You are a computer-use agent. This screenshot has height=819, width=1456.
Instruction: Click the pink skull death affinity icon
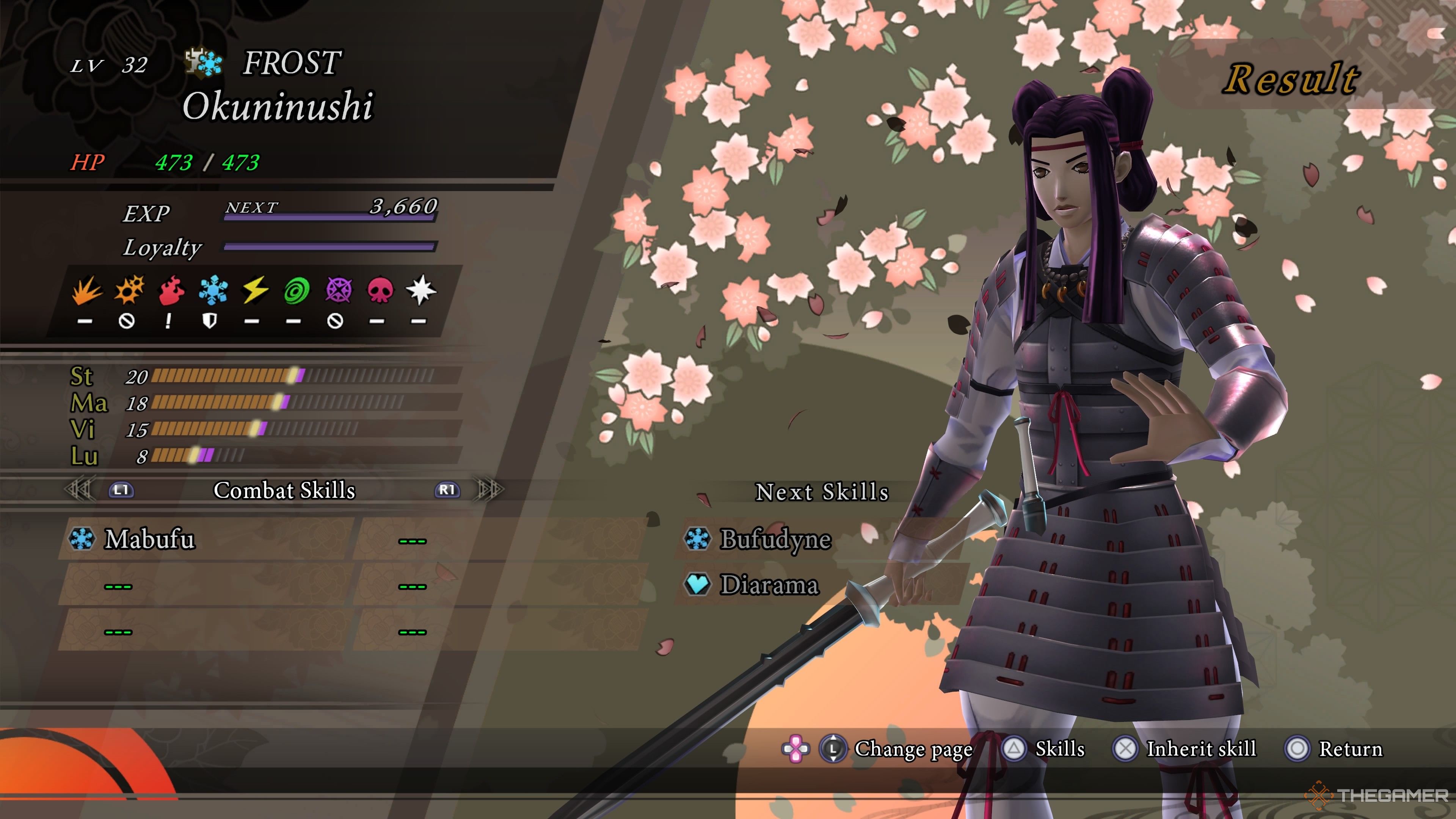[380, 290]
